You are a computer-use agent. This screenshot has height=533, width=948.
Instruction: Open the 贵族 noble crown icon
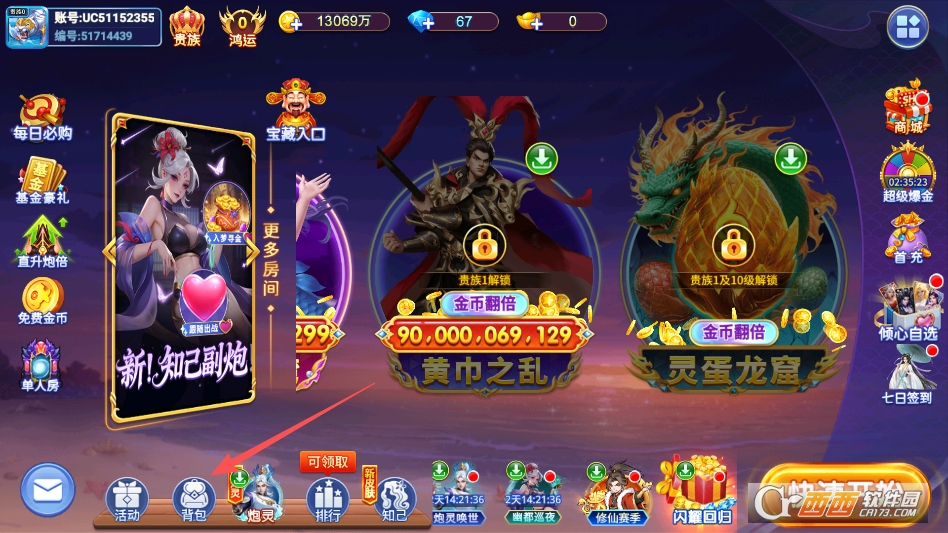click(x=187, y=27)
